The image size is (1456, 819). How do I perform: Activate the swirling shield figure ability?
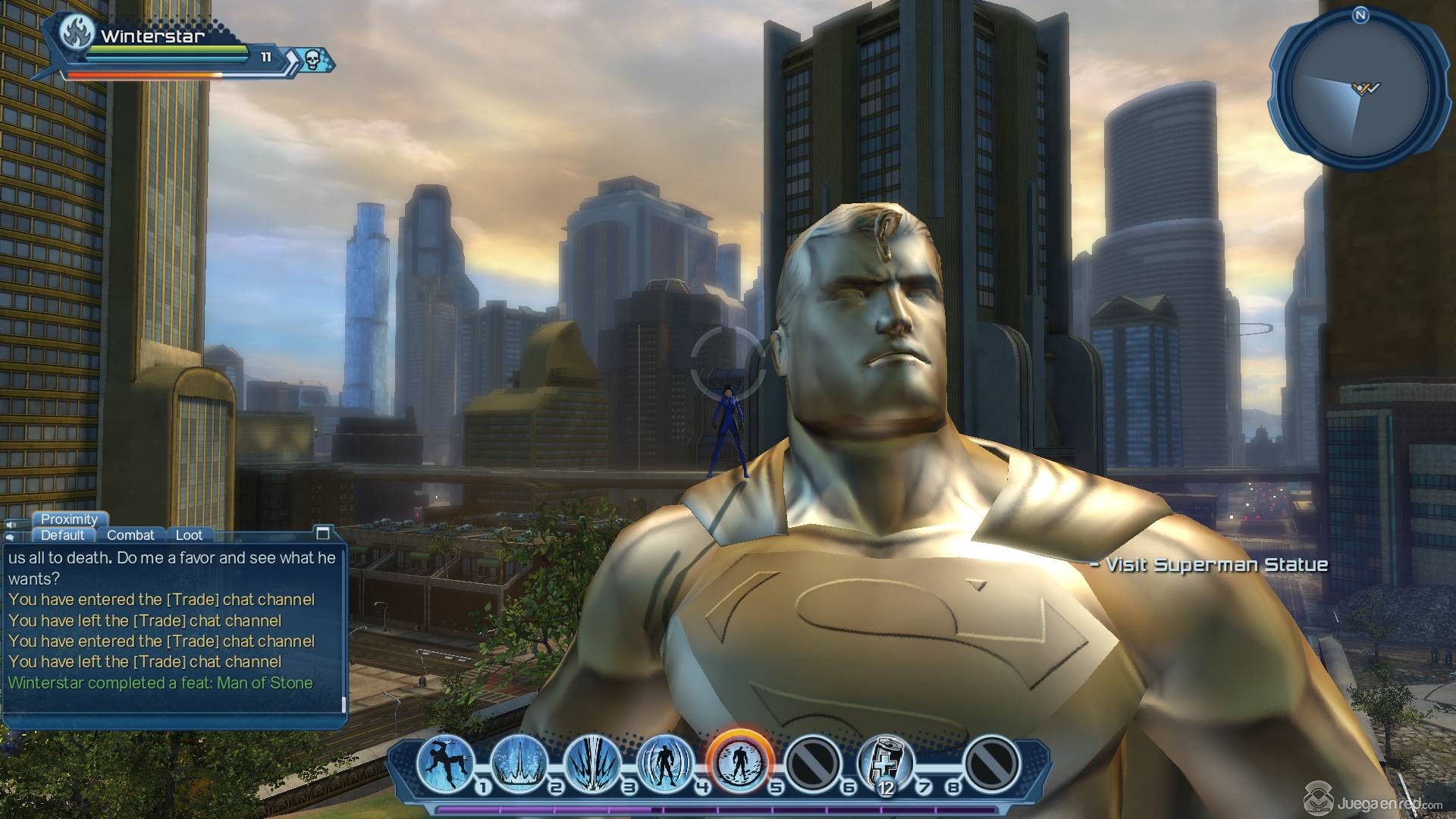coord(665,761)
